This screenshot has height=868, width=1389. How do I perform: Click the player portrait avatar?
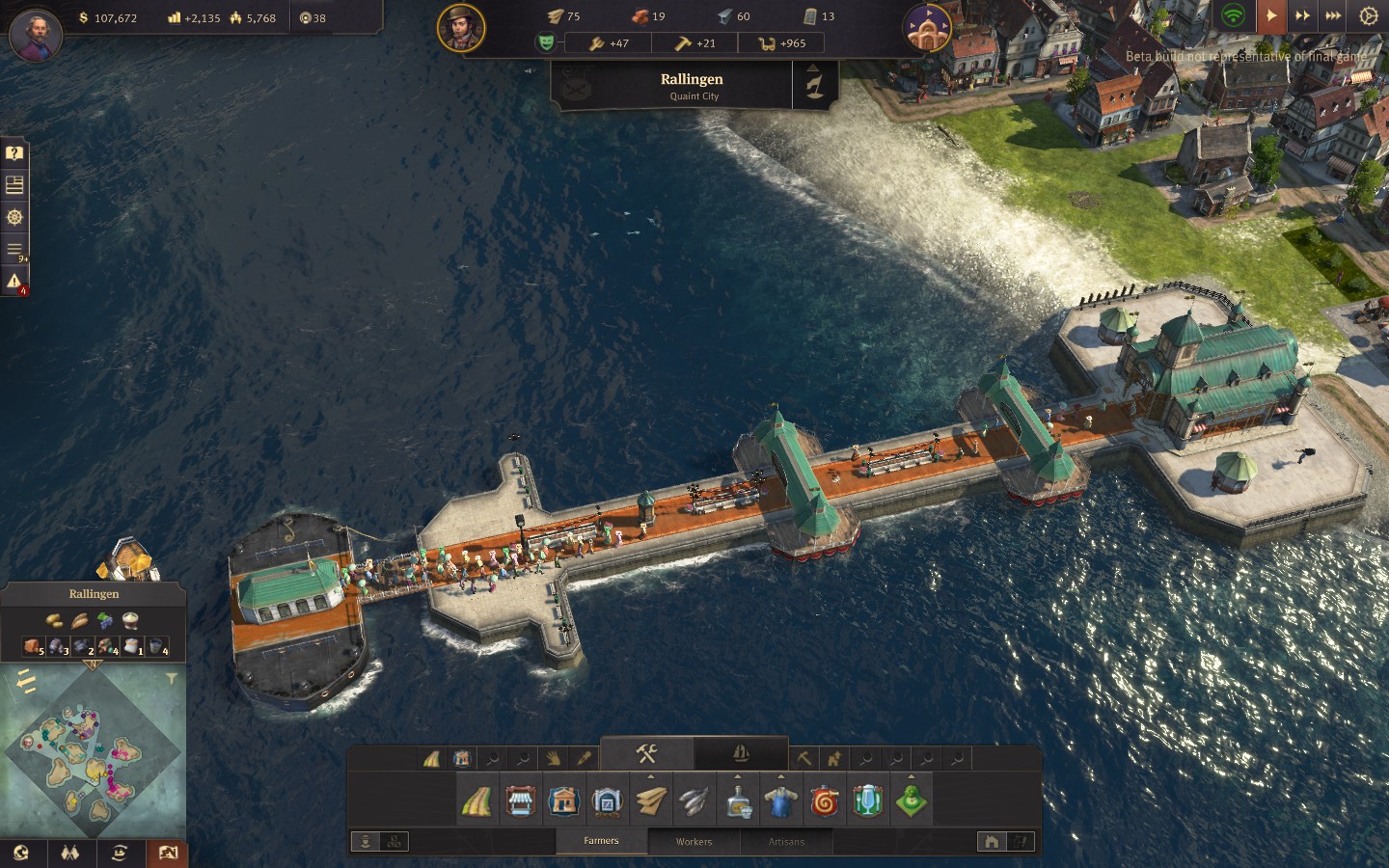36,34
